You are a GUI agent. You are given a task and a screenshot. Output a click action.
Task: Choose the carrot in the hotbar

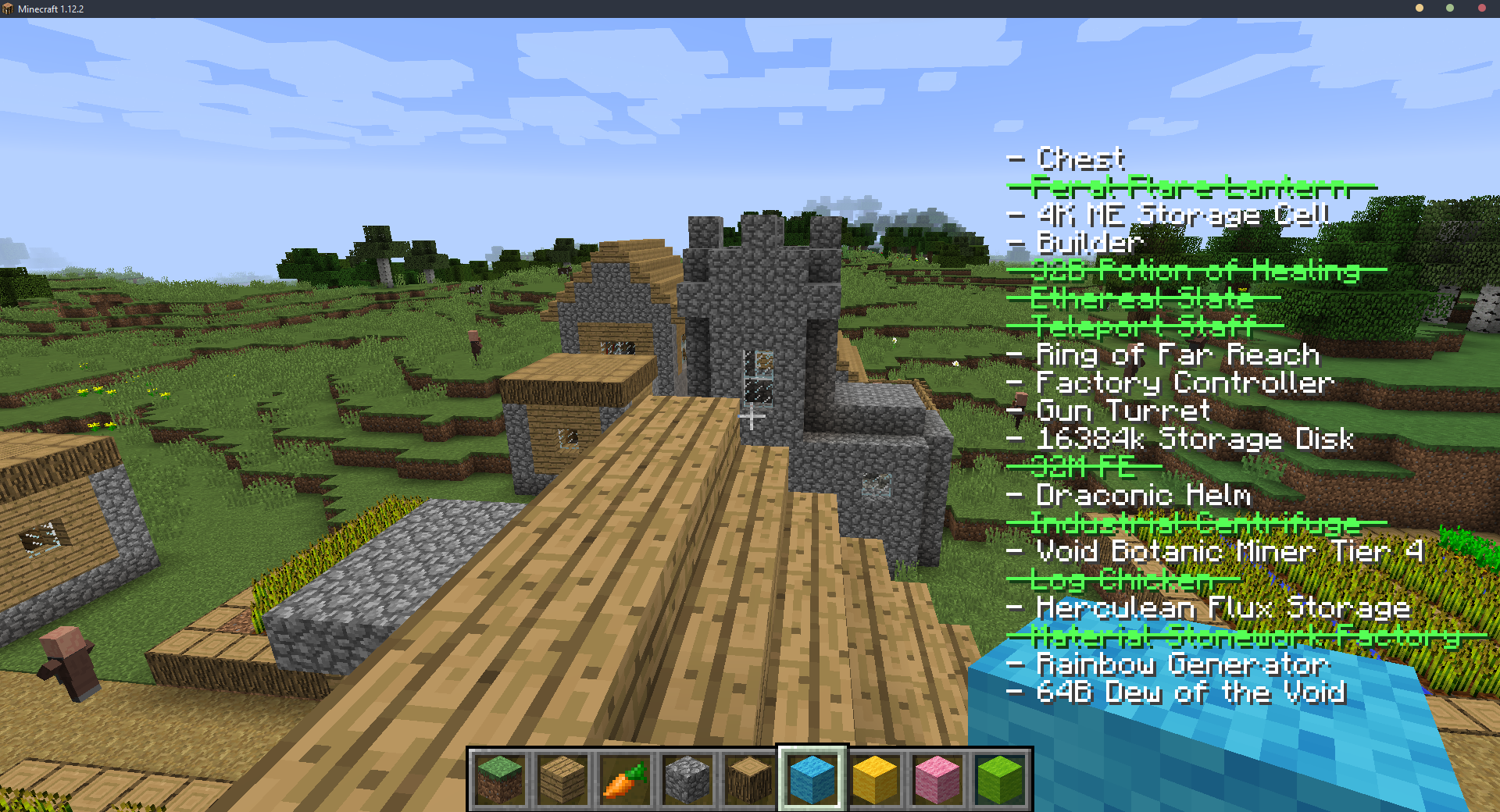[625, 778]
